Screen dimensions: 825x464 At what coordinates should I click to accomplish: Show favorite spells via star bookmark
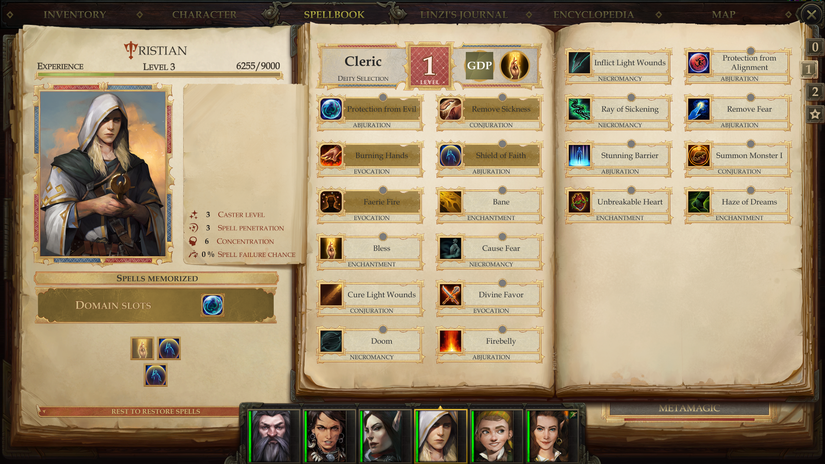pyautogui.click(x=815, y=114)
